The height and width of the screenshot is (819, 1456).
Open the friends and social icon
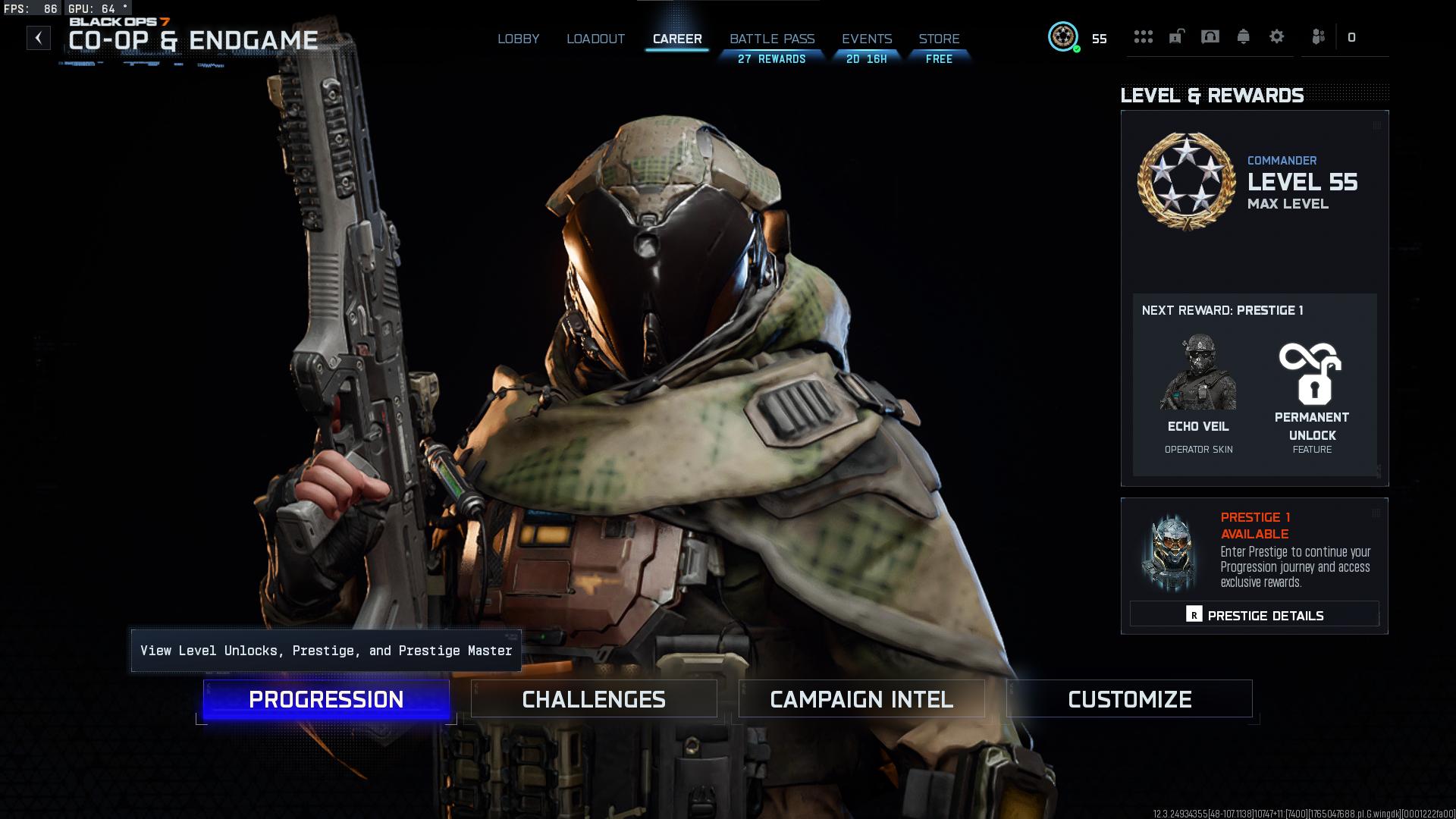coord(1319,36)
